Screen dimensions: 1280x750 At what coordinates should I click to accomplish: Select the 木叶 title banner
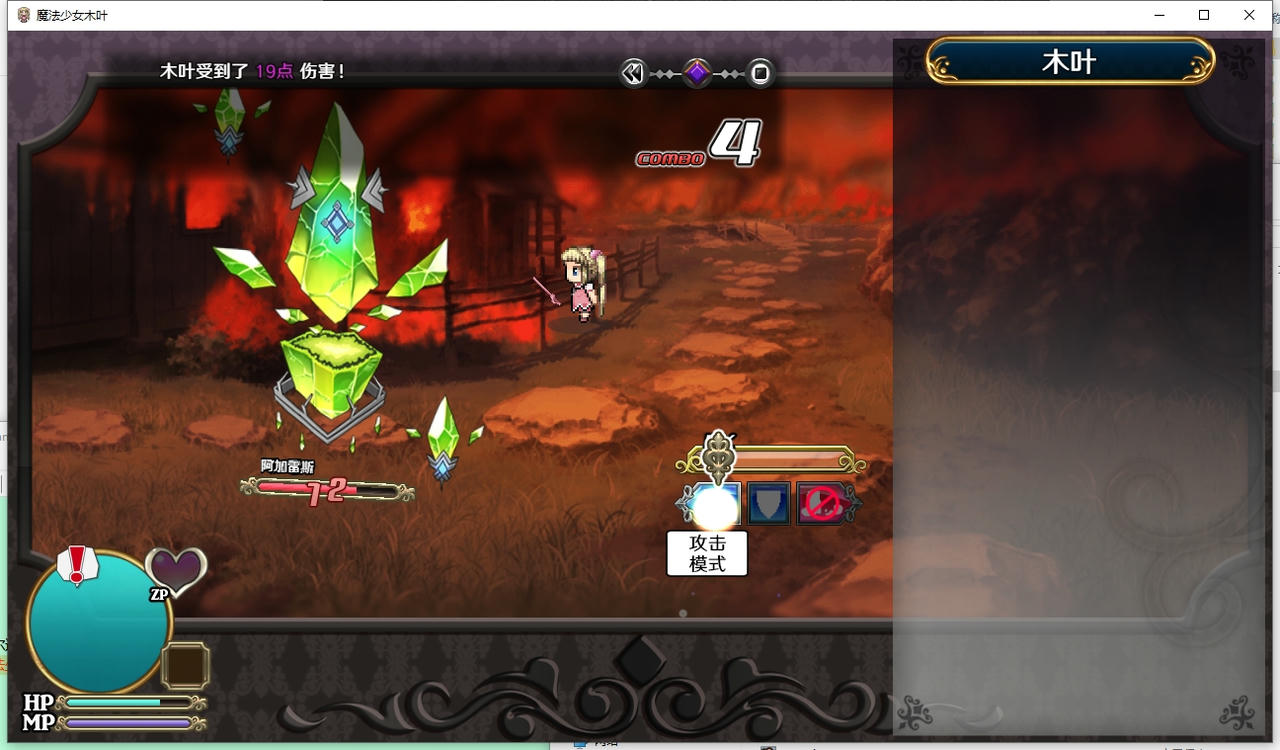(1069, 60)
